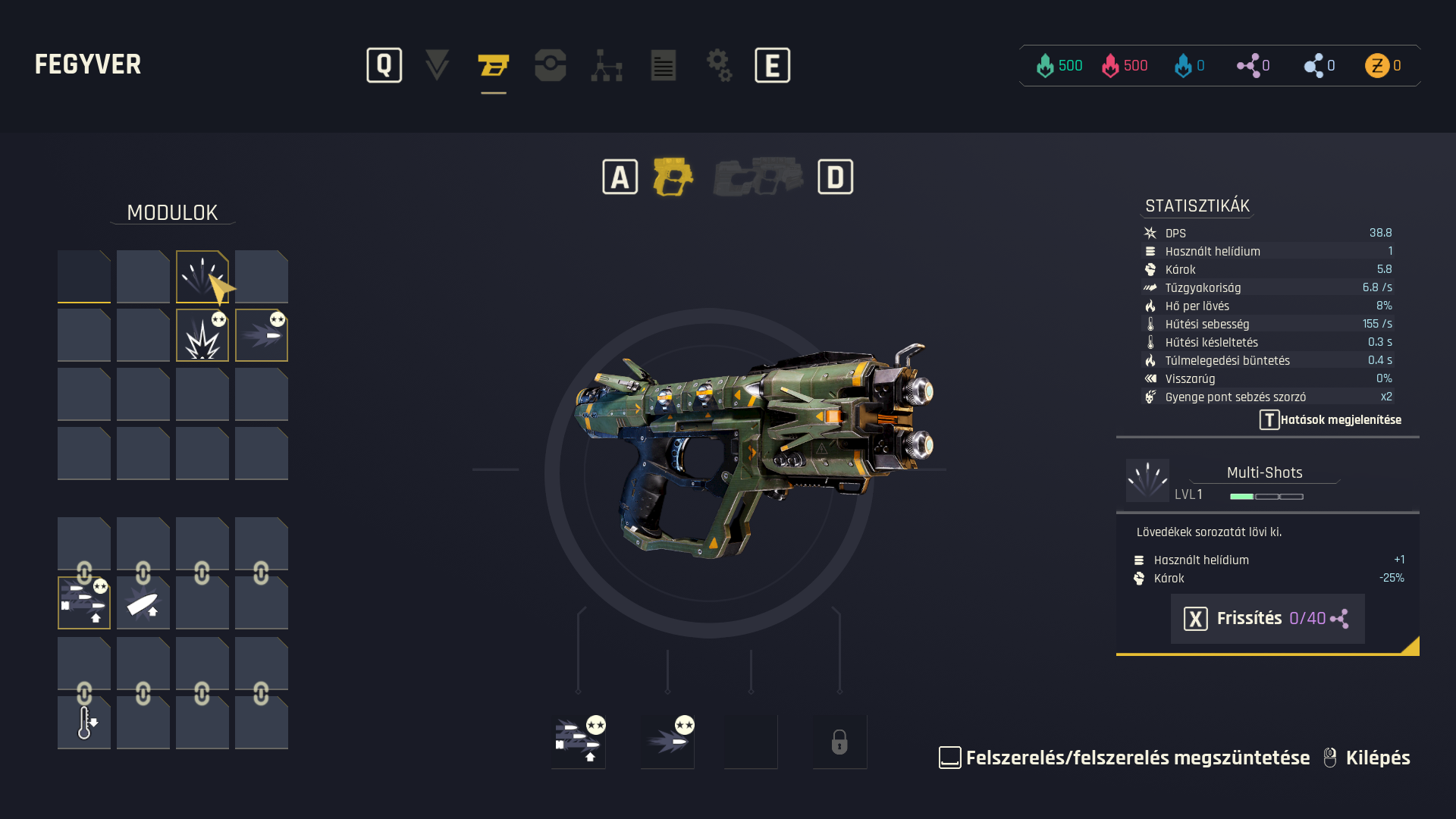Click the Frissítés upgrade button
The height and width of the screenshot is (819, 1456).
[1267, 619]
